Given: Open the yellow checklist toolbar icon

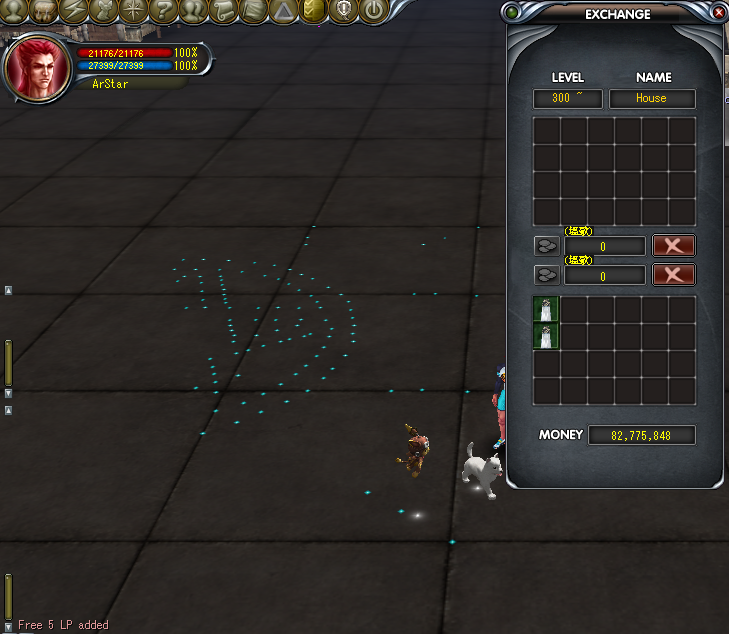Looking at the screenshot, I should (x=314, y=11).
